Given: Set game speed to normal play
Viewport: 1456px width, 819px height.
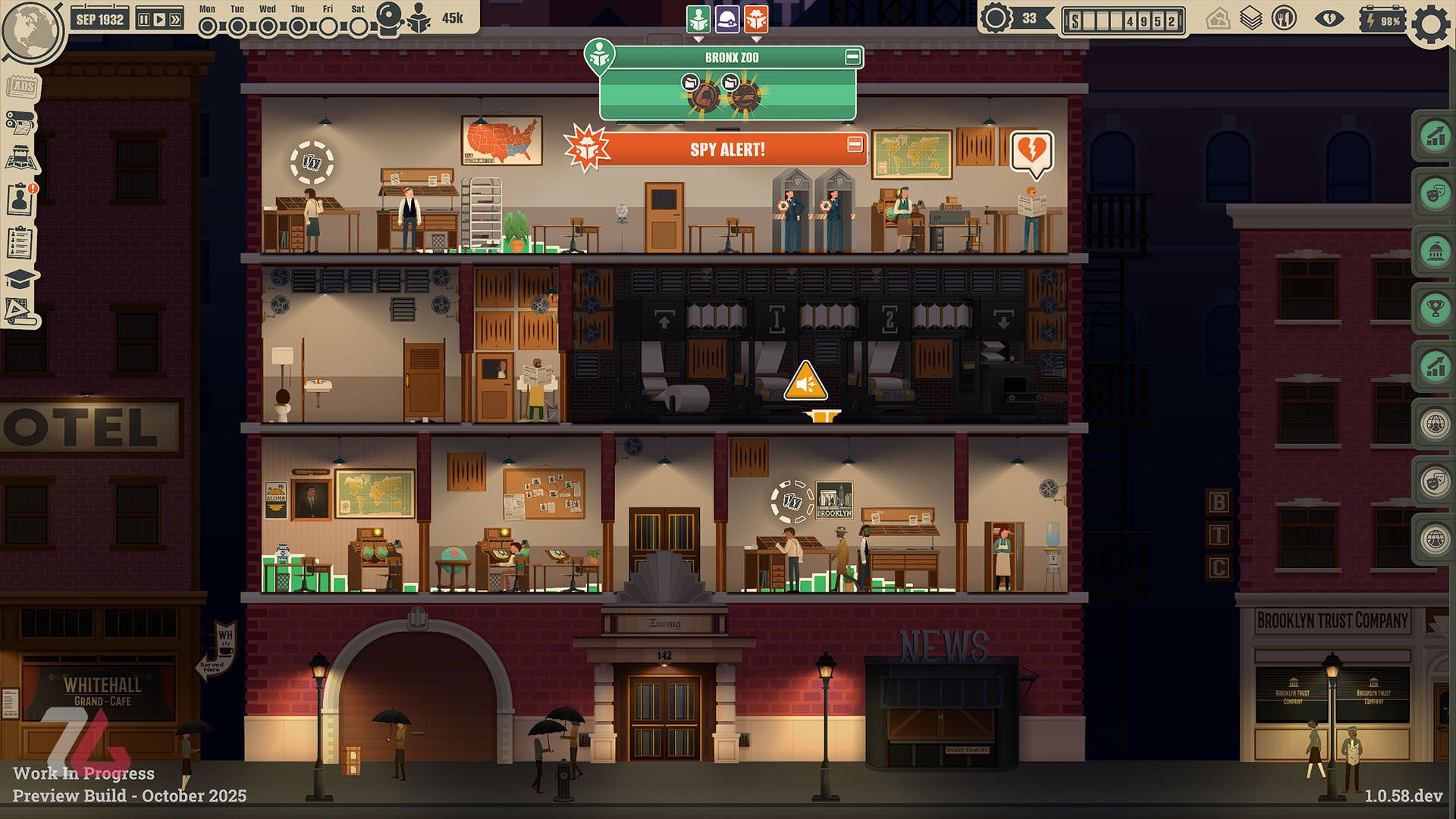Looking at the screenshot, I should pos(159,20).
